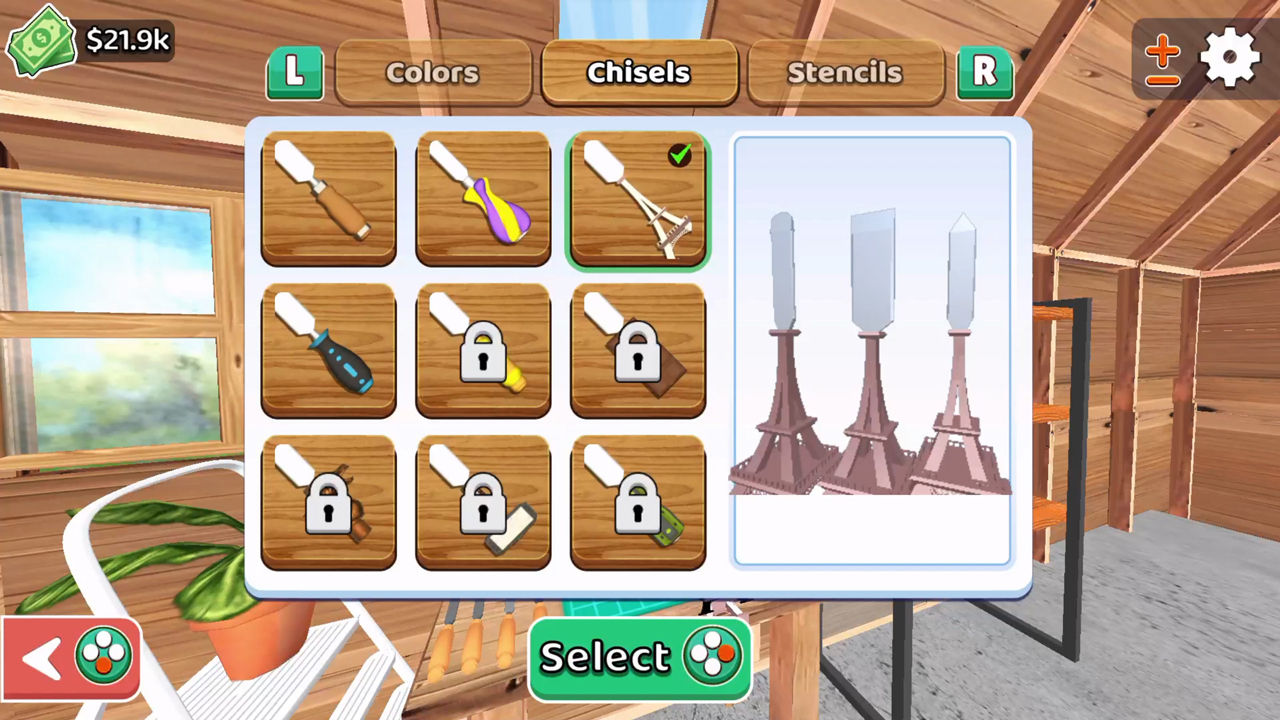Open the Stencils tab

pos(844,71)
